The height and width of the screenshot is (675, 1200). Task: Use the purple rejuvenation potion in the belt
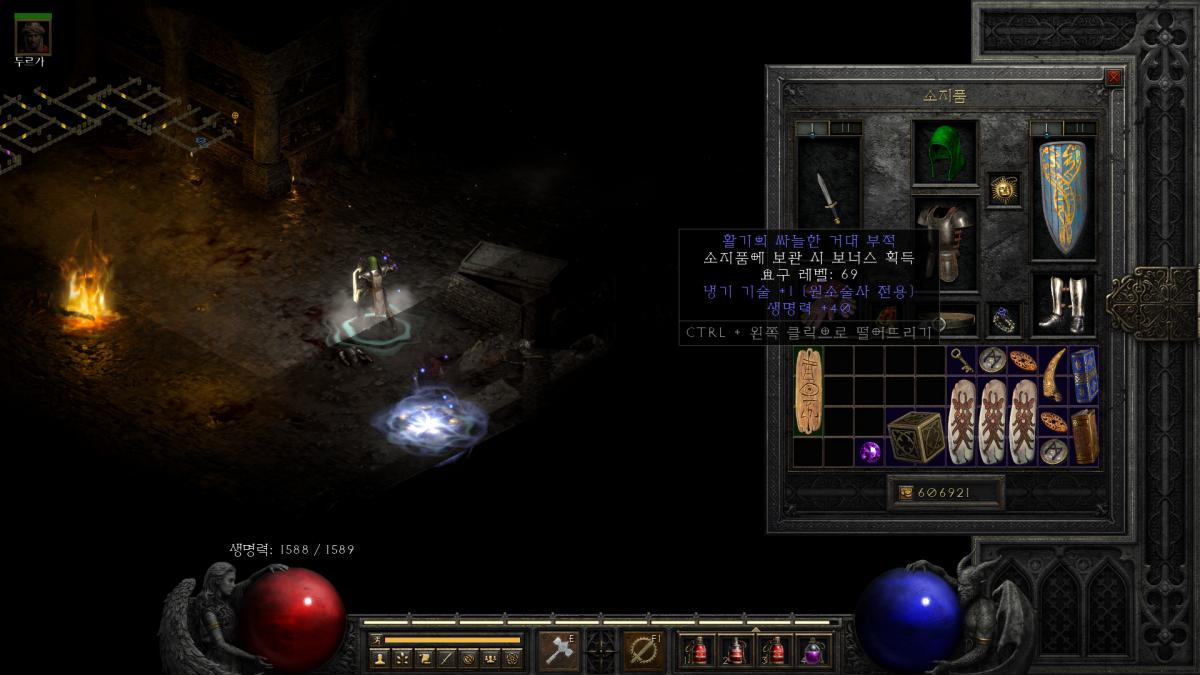[x=814, y=650]
